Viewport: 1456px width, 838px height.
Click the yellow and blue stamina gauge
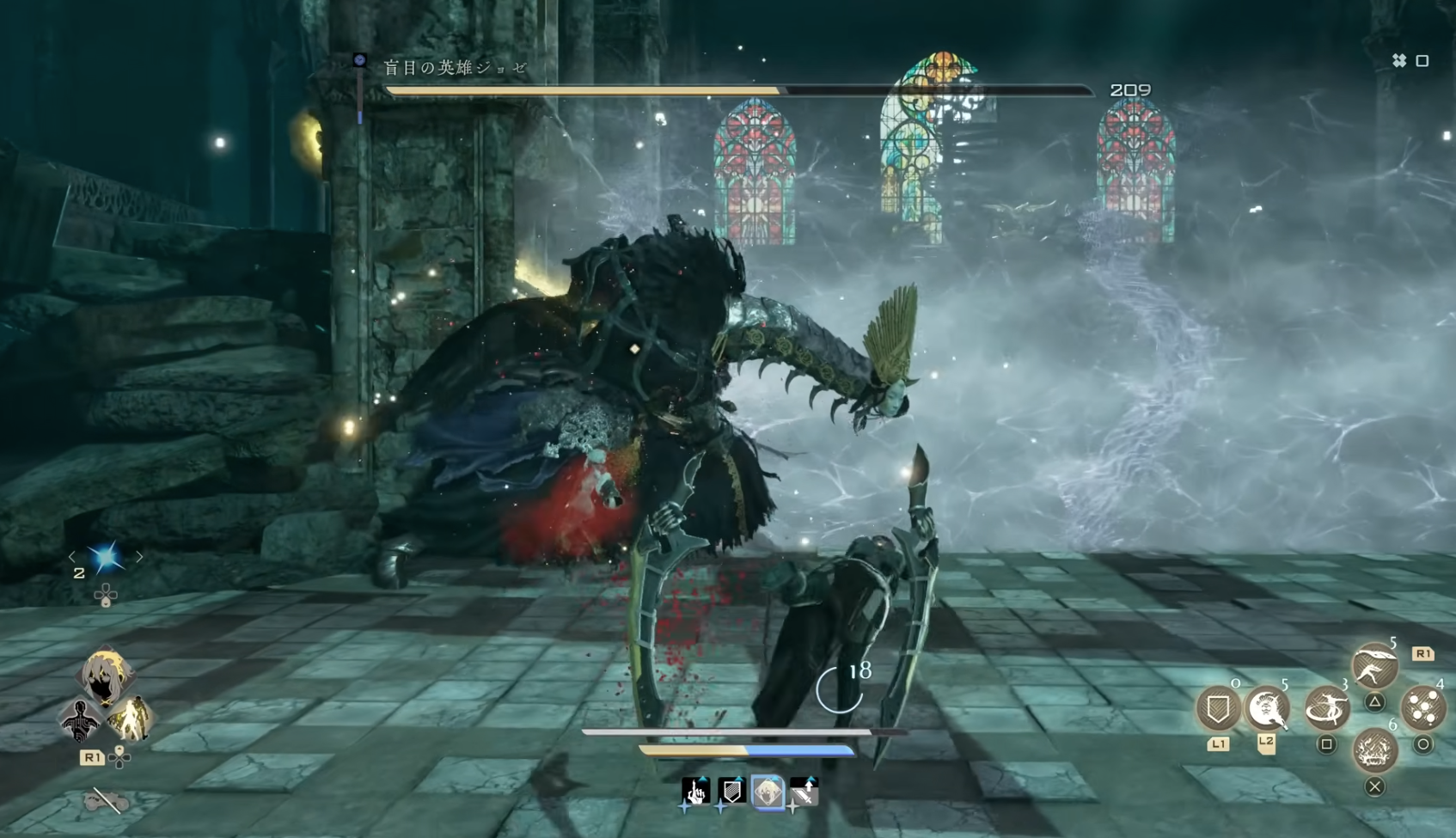[x=745, y=750]
